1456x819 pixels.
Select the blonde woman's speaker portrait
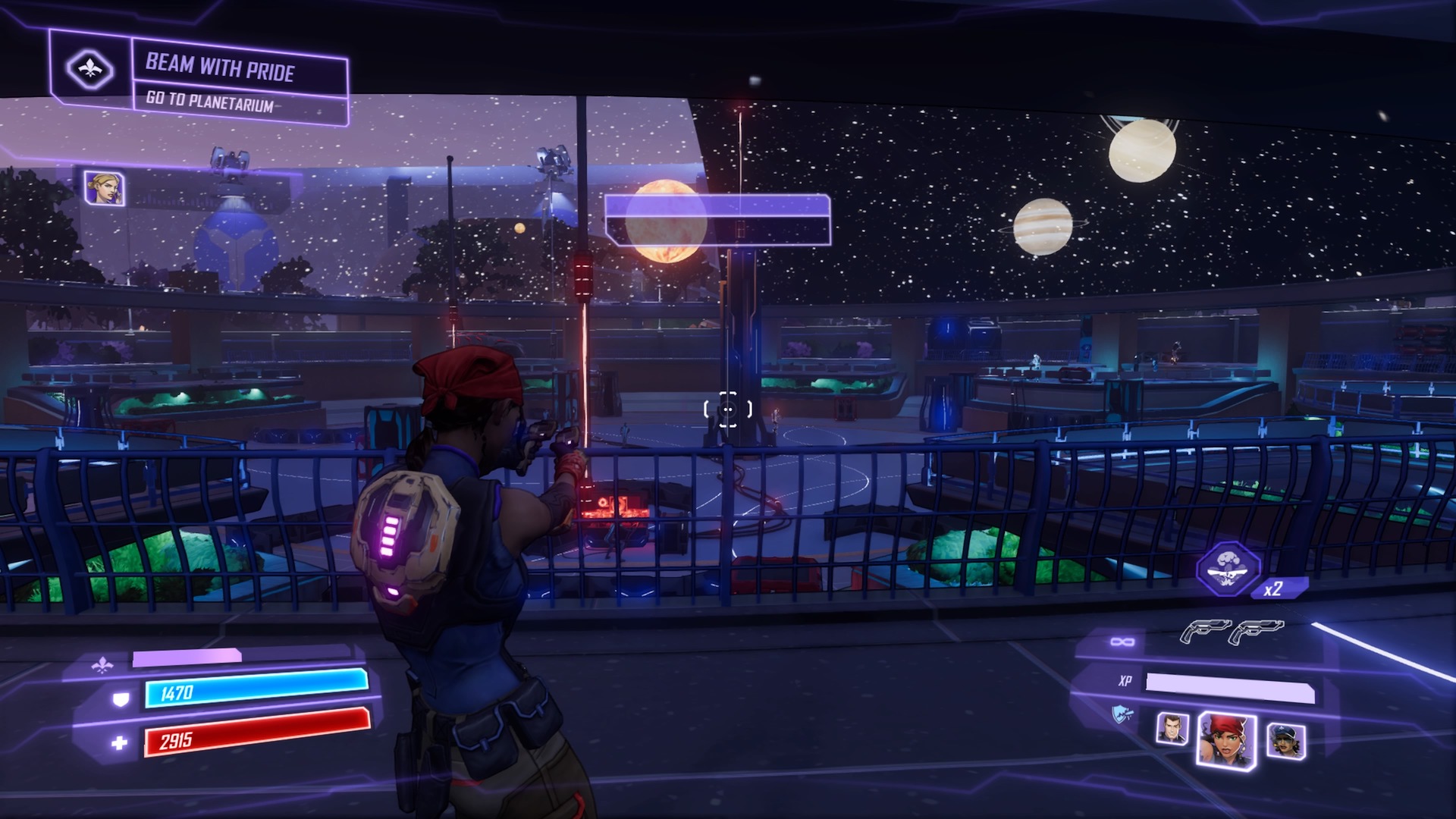pos(104,188)
